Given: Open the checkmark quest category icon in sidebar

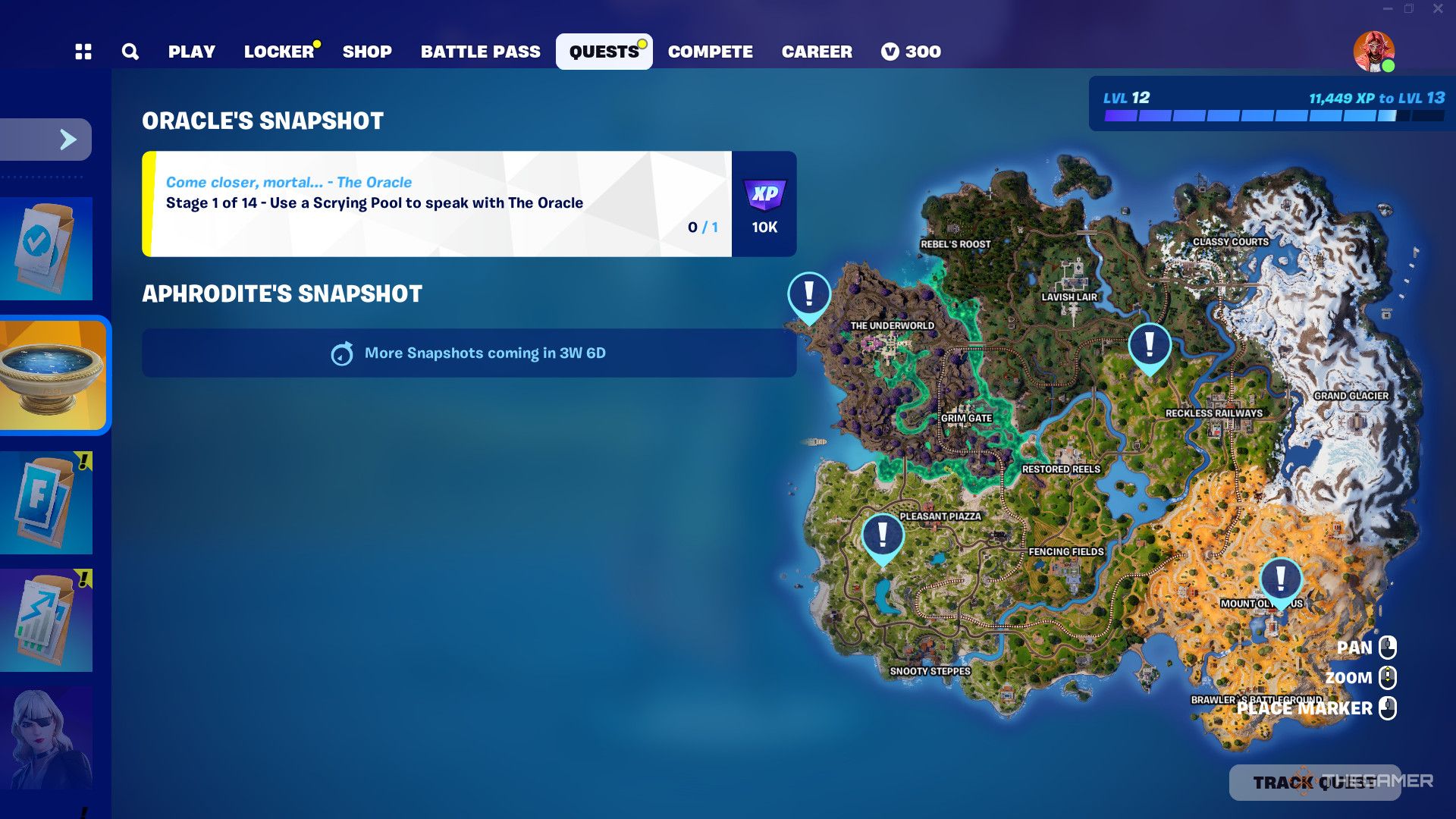Looking at the screenshot, I should pyautogui.click(x=47, y=246).
